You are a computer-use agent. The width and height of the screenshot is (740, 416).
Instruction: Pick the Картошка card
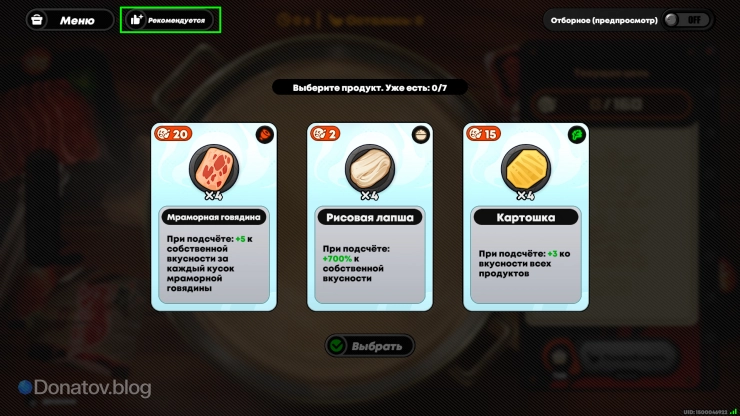pyautogui.click(x=526, y=215)
